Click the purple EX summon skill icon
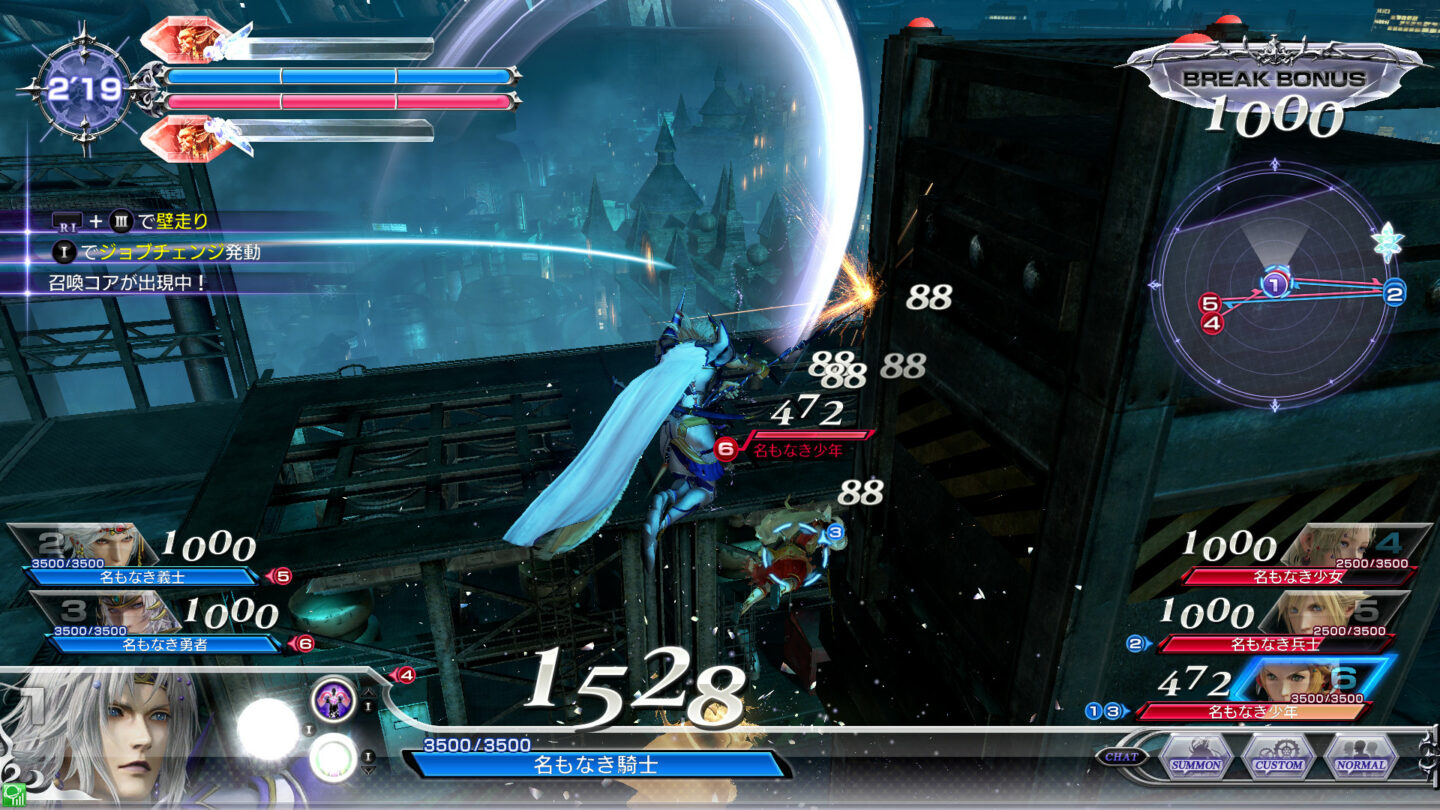 (x=334, y=701)
